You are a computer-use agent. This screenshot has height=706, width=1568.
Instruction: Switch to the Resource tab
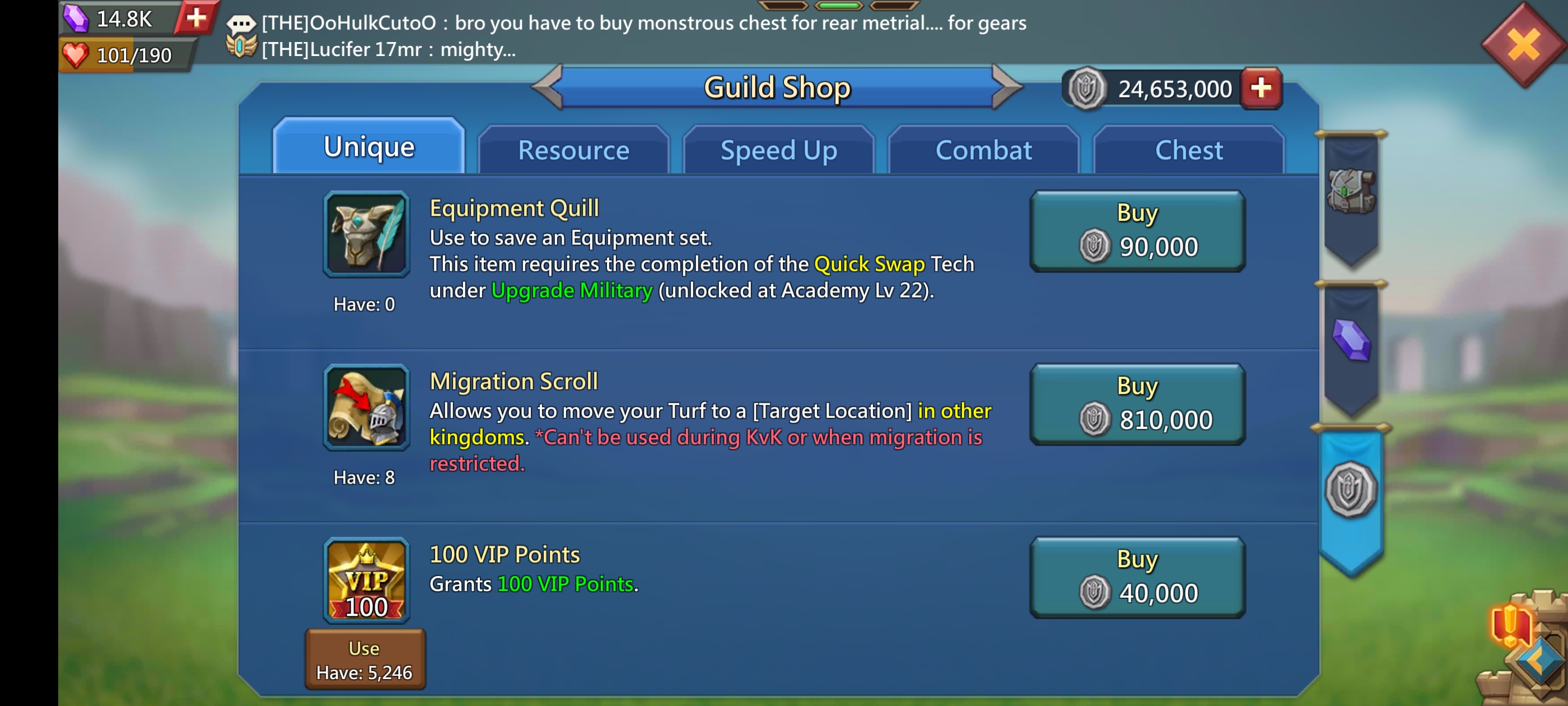click(573, 151)
